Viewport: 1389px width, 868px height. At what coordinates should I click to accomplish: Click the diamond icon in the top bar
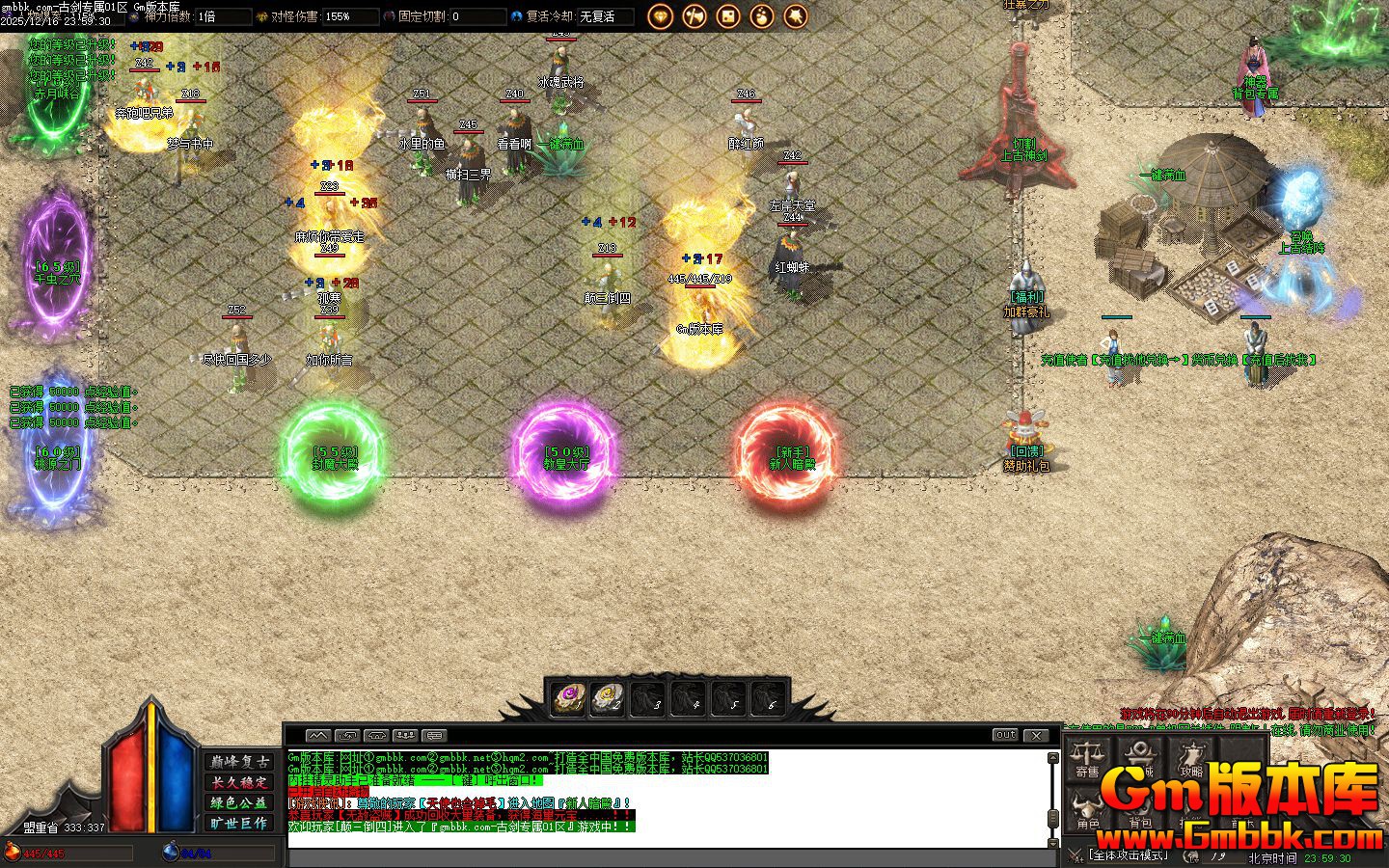661,16
